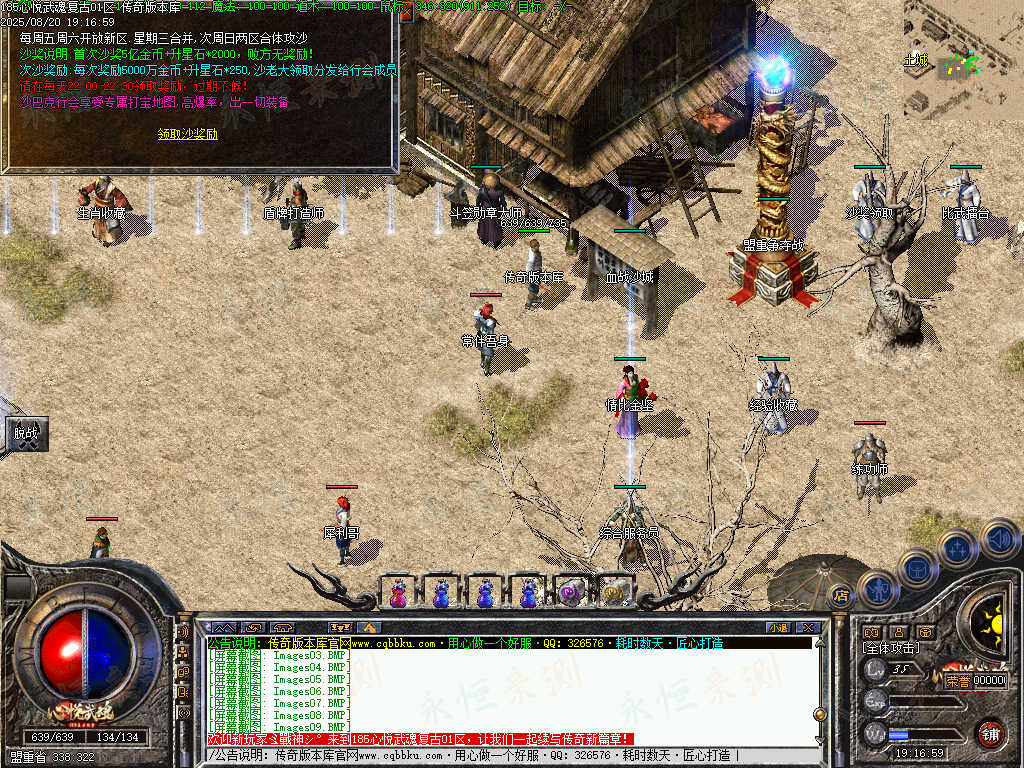Select the orange triangle chat toolbar button
Screen dimensions: 1024x768
369,627
